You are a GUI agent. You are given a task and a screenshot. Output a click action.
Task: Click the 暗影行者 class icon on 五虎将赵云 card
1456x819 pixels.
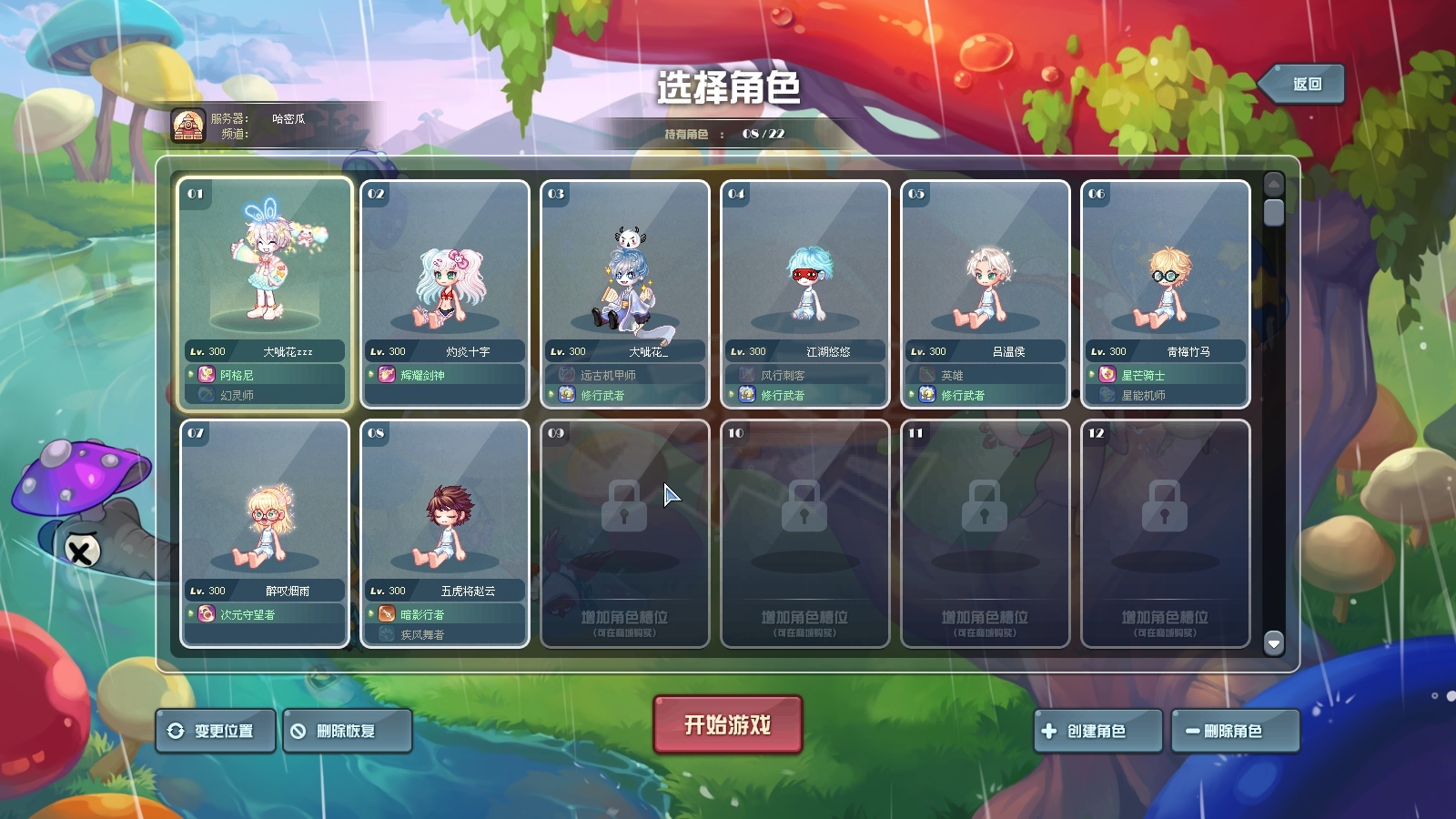point(383,612)
